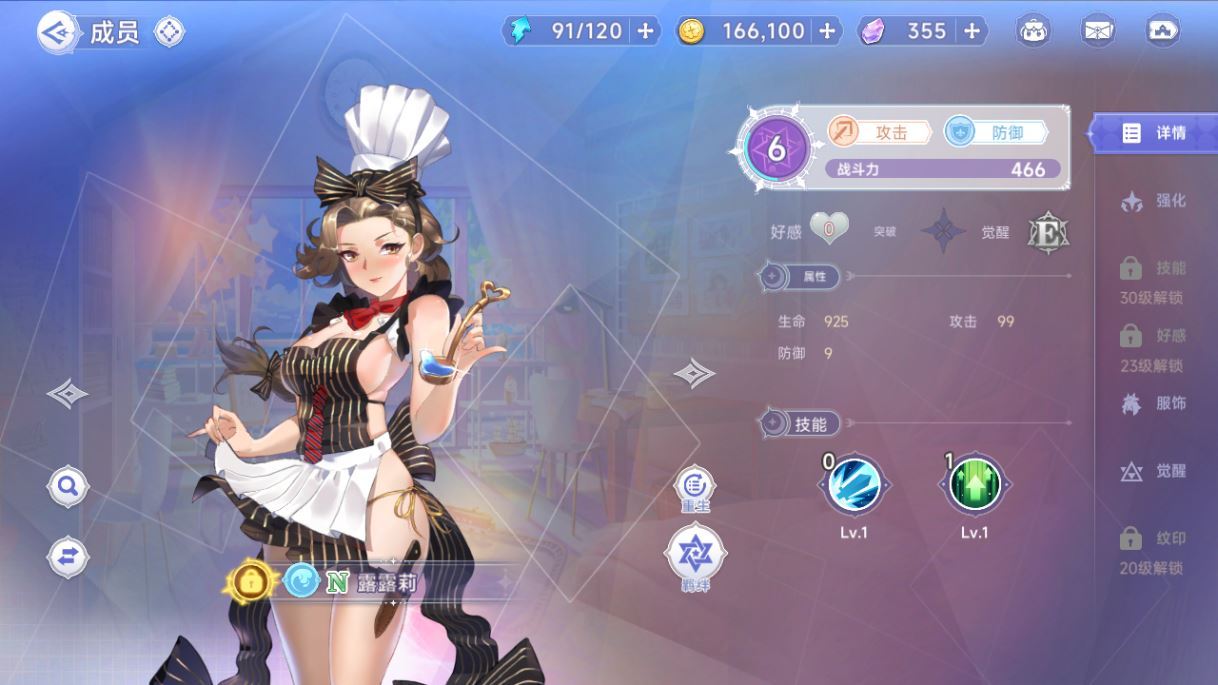Add more stamina with the plus button
Image resolution: width=1218 pixels, height=685 pixels.
(x=645, y=31)
